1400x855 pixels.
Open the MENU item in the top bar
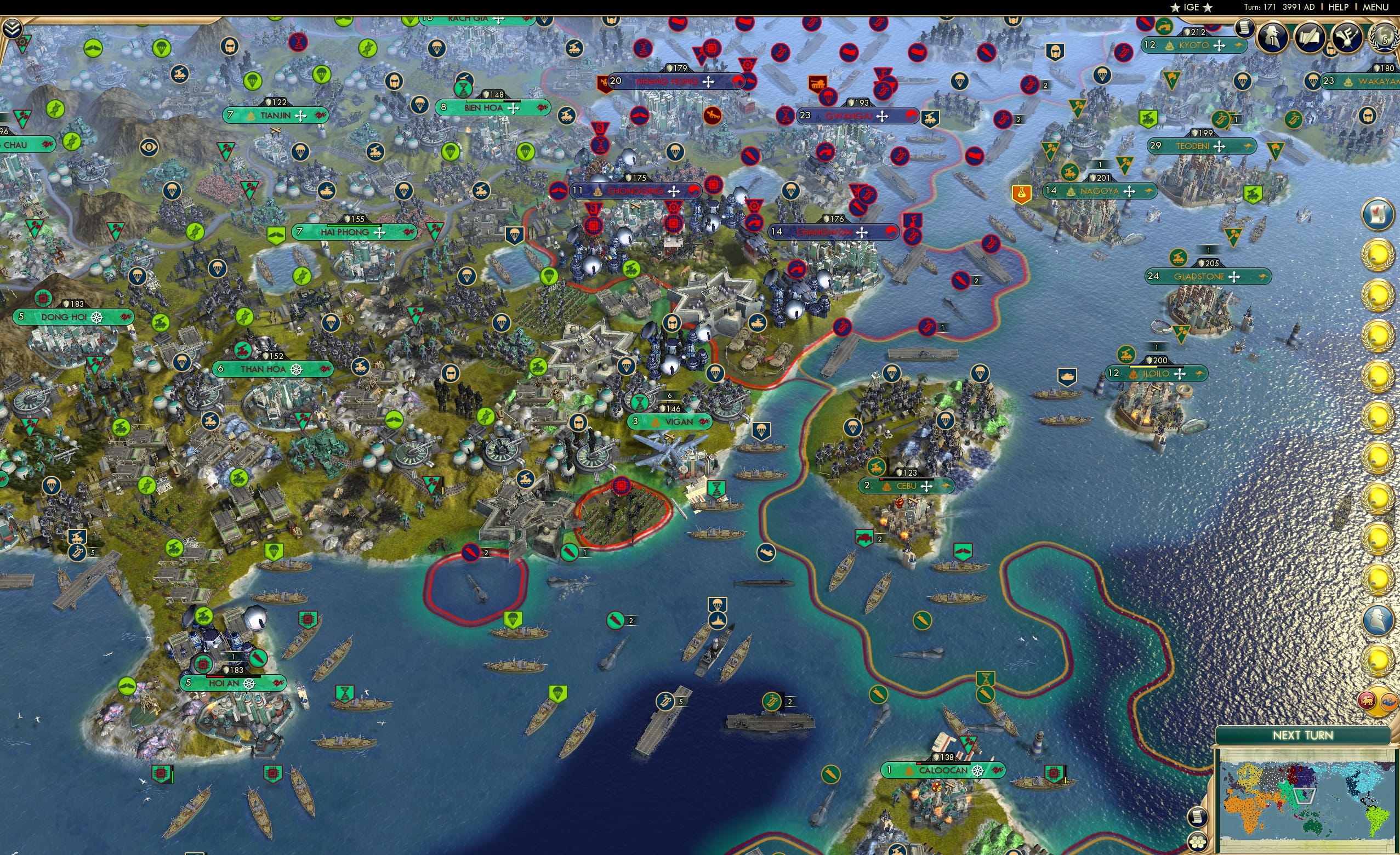coord(1374,7)
